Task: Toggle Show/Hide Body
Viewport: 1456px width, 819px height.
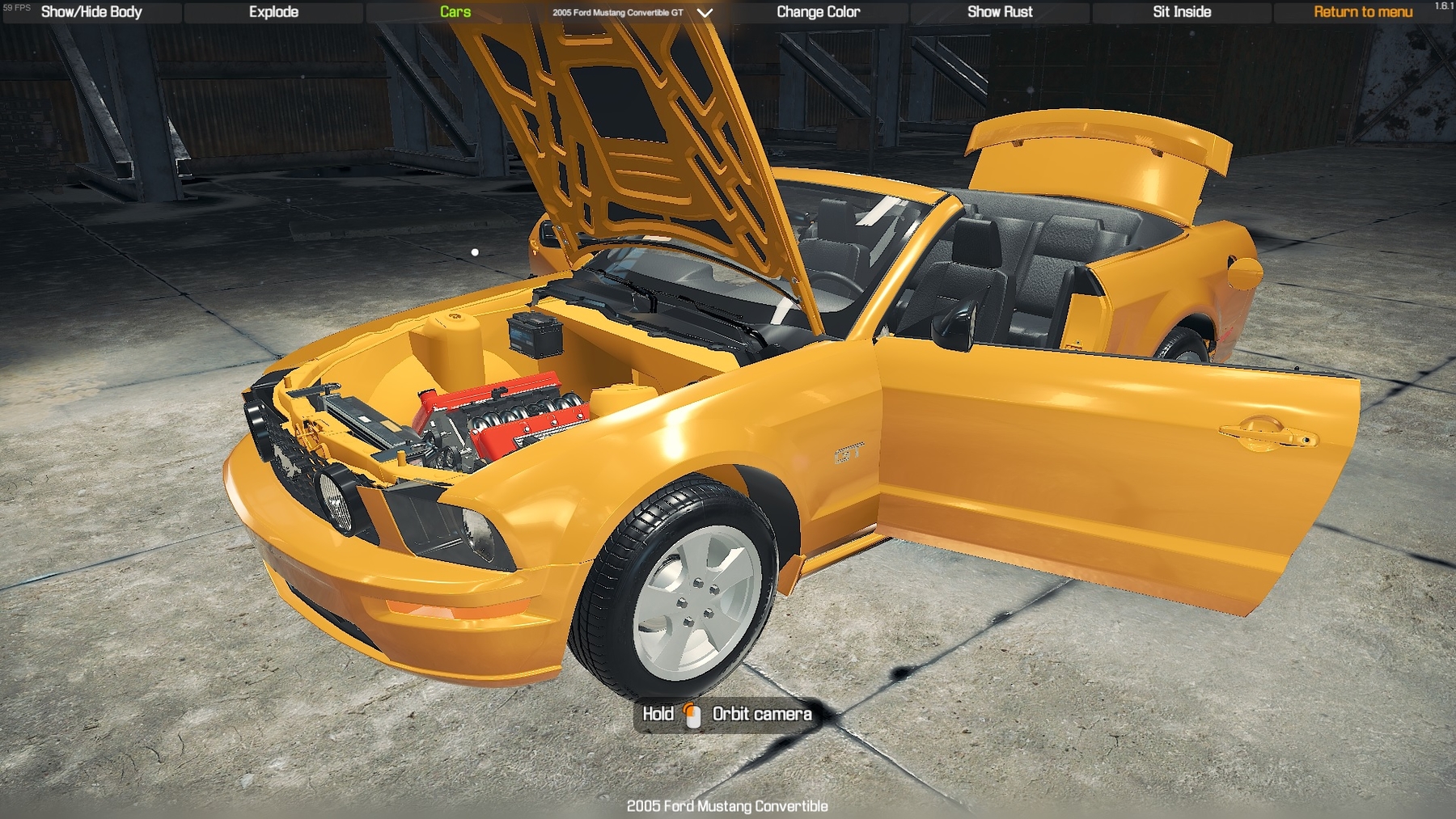Action: [x=91, y=12]
